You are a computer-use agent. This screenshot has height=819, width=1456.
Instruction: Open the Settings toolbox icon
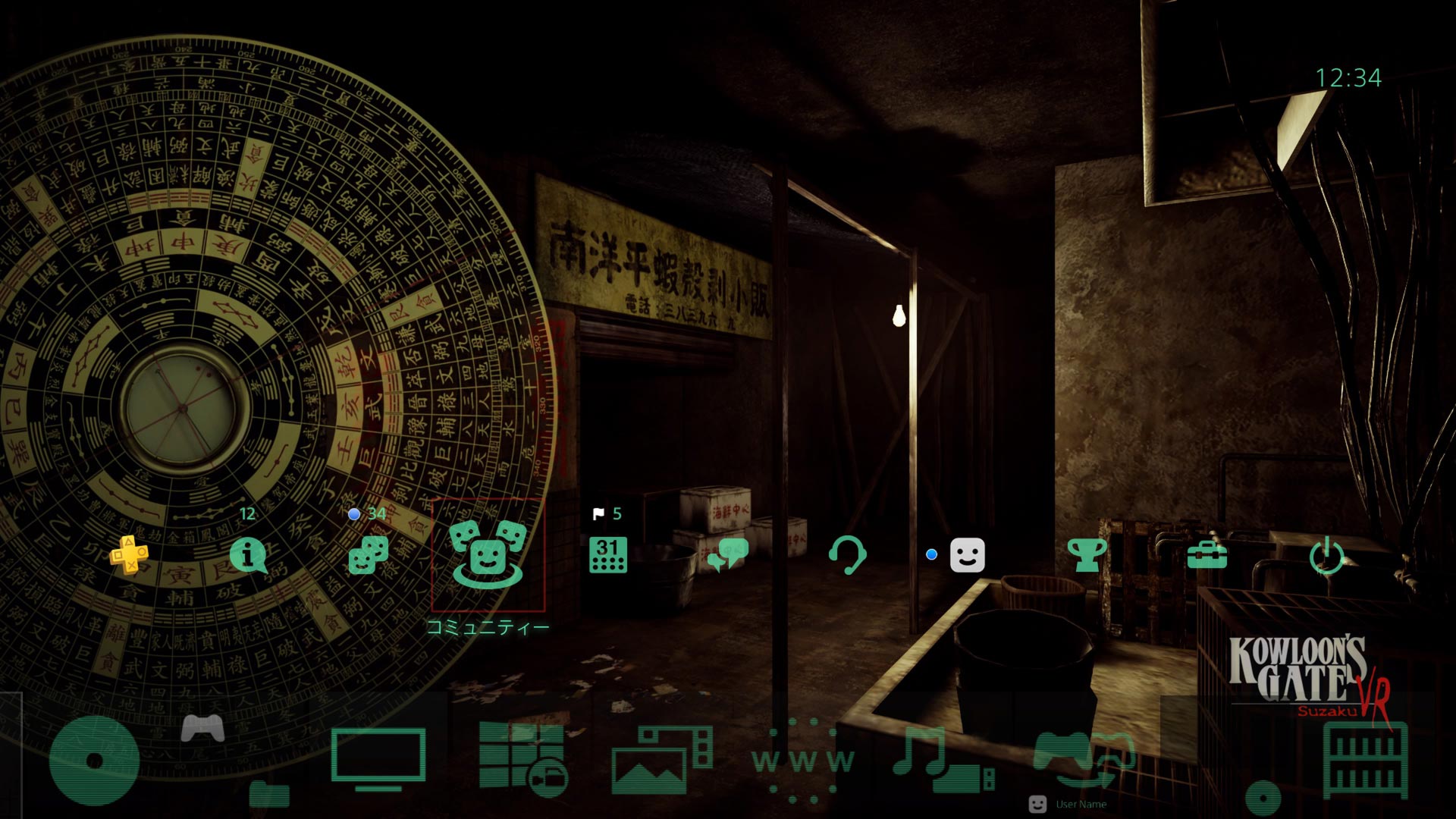[x=1207, y=555]
